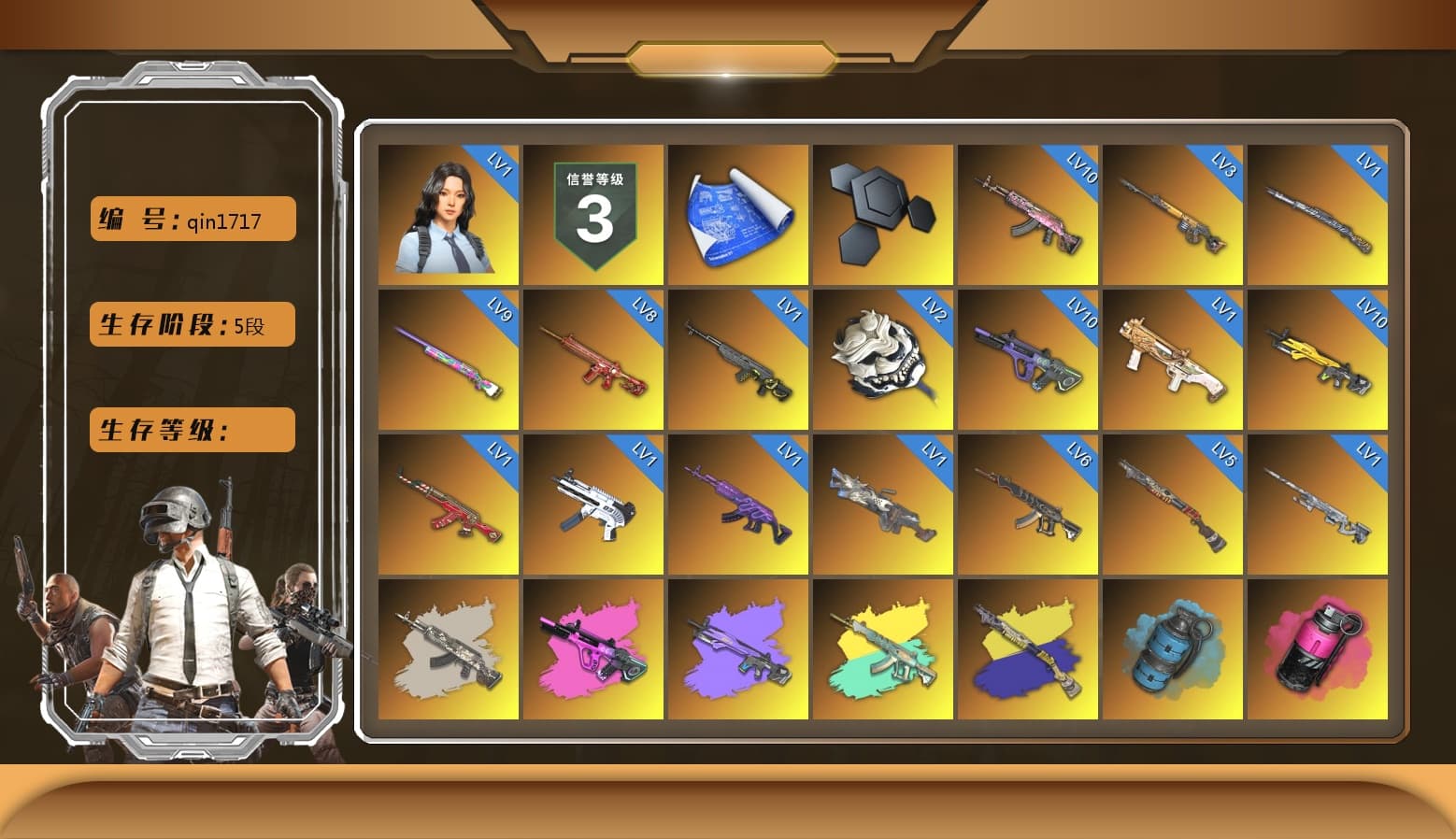Click the 生存阶段 5段 label
Viewport: 1456px width, 839px height.
(191, 324)
